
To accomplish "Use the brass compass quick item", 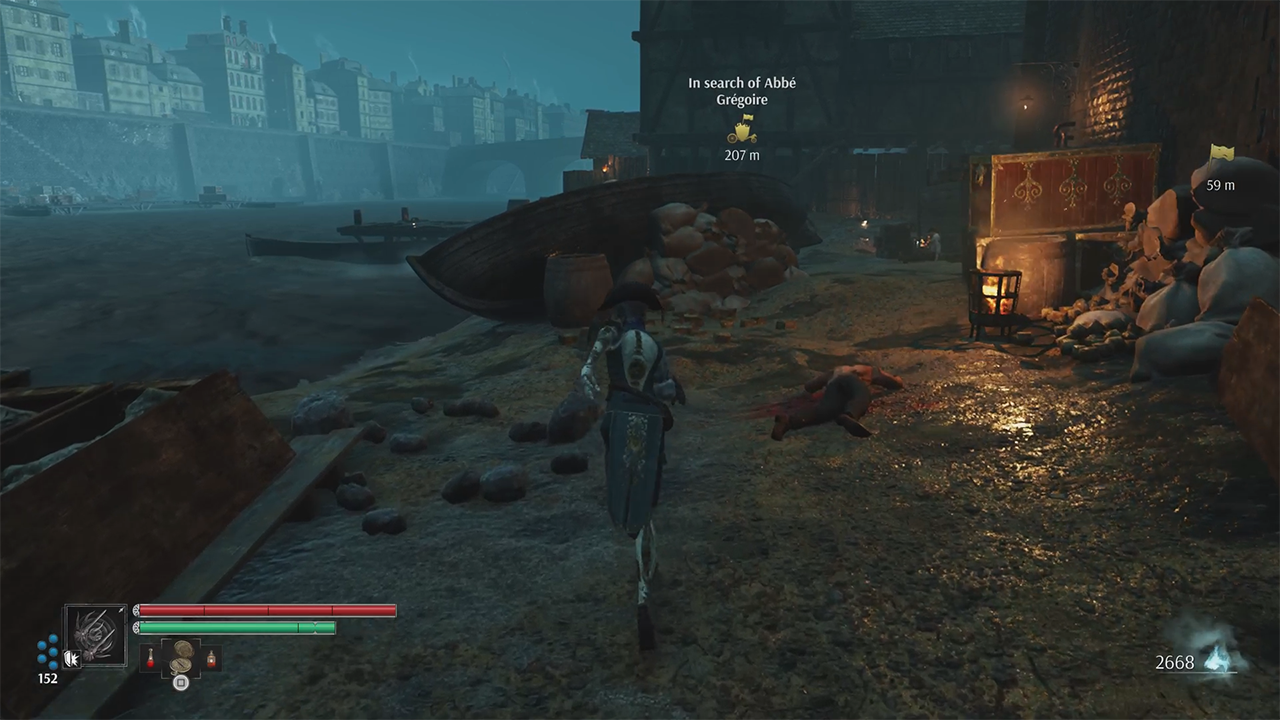I will pyautogui.click(x=181, y=657).
